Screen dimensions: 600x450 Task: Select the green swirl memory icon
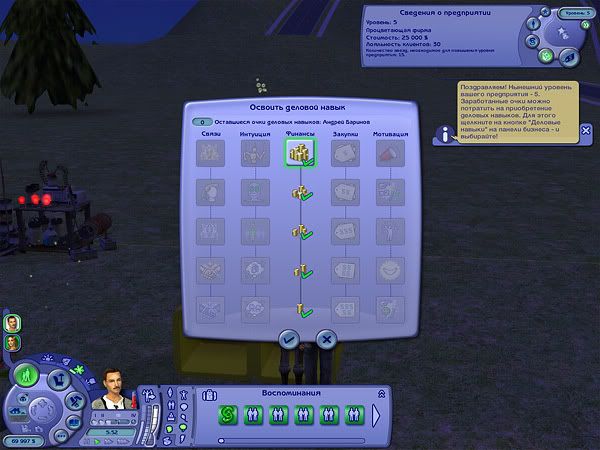[227, 414]
